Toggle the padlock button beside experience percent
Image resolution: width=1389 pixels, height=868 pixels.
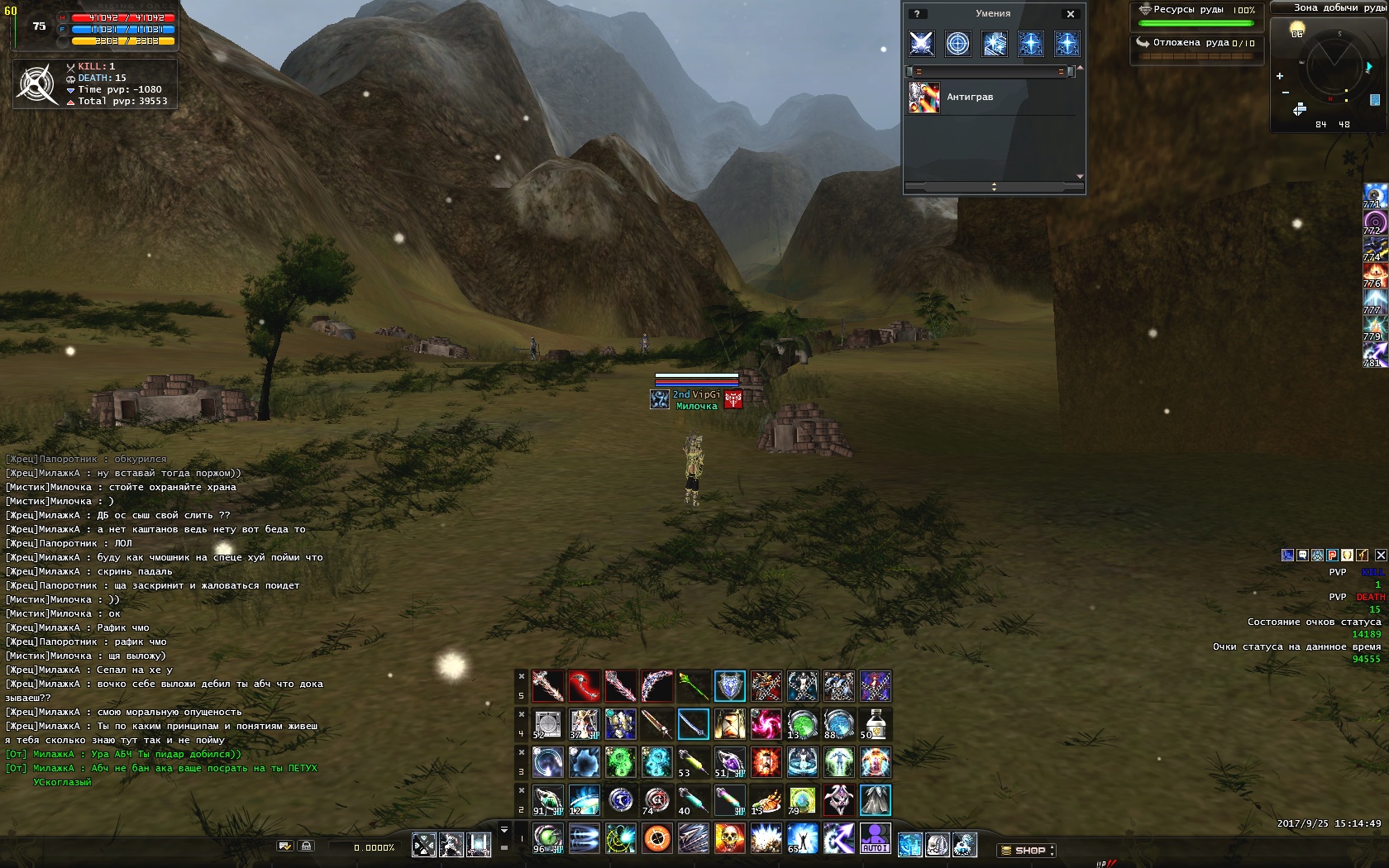click(306, 846)
